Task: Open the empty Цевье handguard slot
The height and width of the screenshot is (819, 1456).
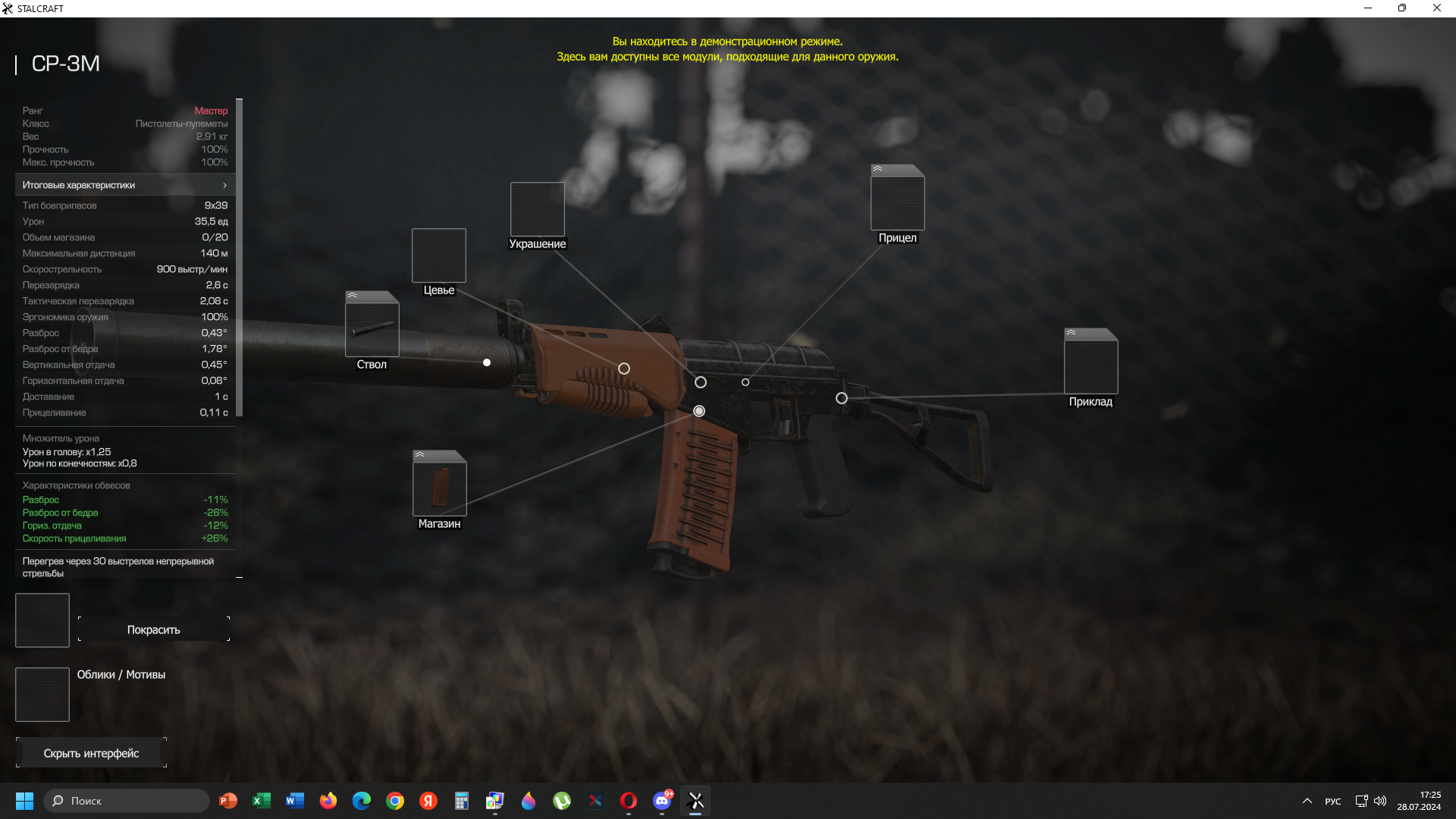Action: pos(438,256)
